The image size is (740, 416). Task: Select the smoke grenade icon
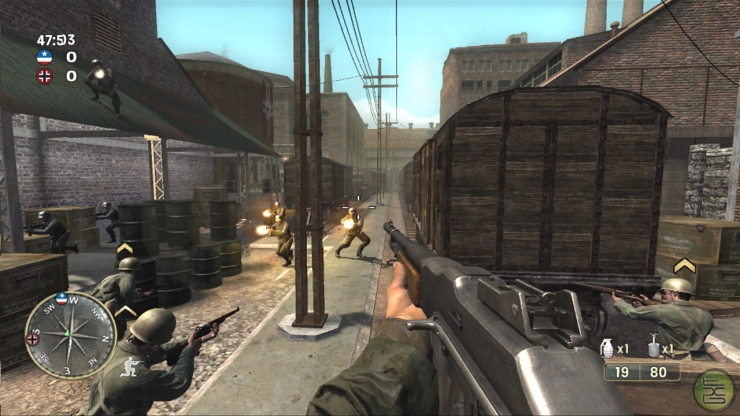[652, 347]
